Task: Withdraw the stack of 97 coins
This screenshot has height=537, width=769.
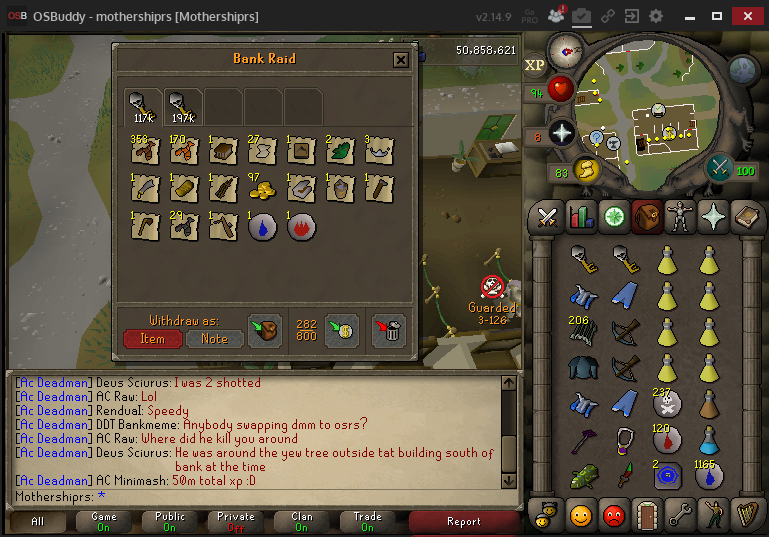Action: pos(262,188)
